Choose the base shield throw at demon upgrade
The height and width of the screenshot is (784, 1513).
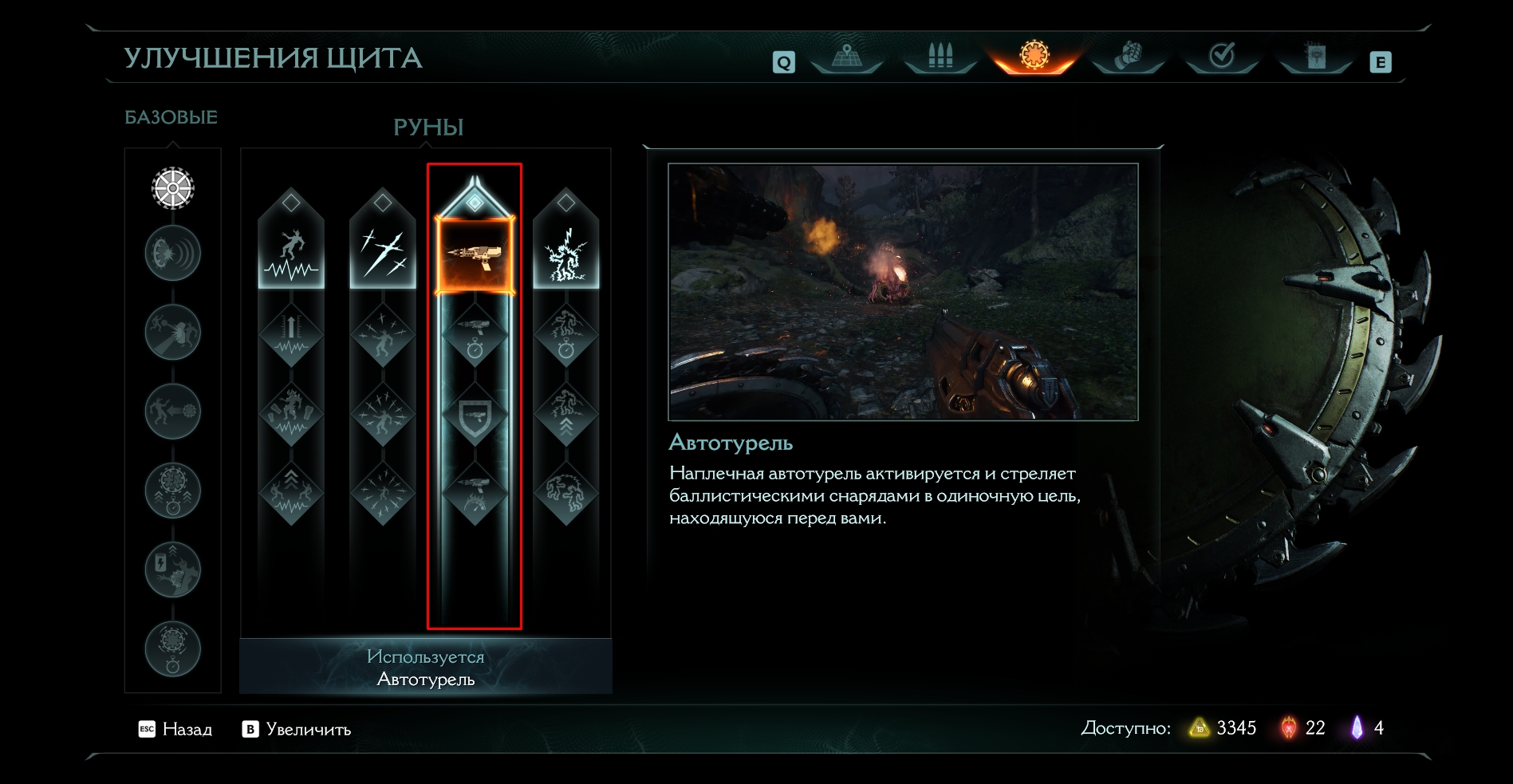click(173, 333)
